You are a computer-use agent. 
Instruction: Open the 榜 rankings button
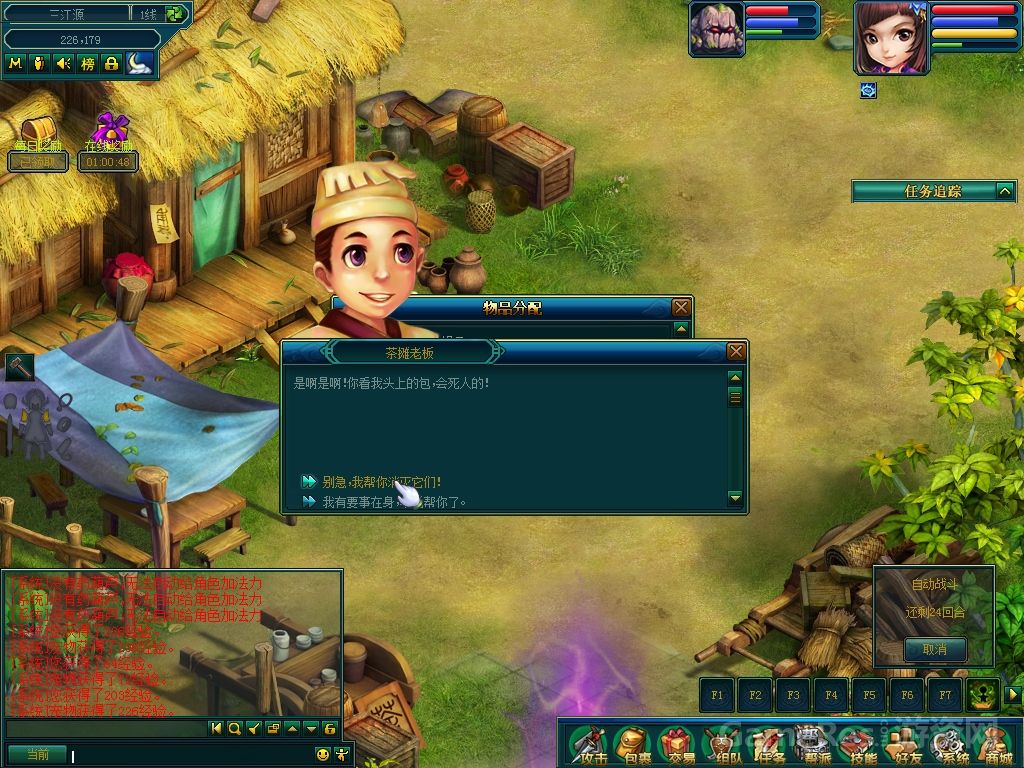[x=88, y=63]
